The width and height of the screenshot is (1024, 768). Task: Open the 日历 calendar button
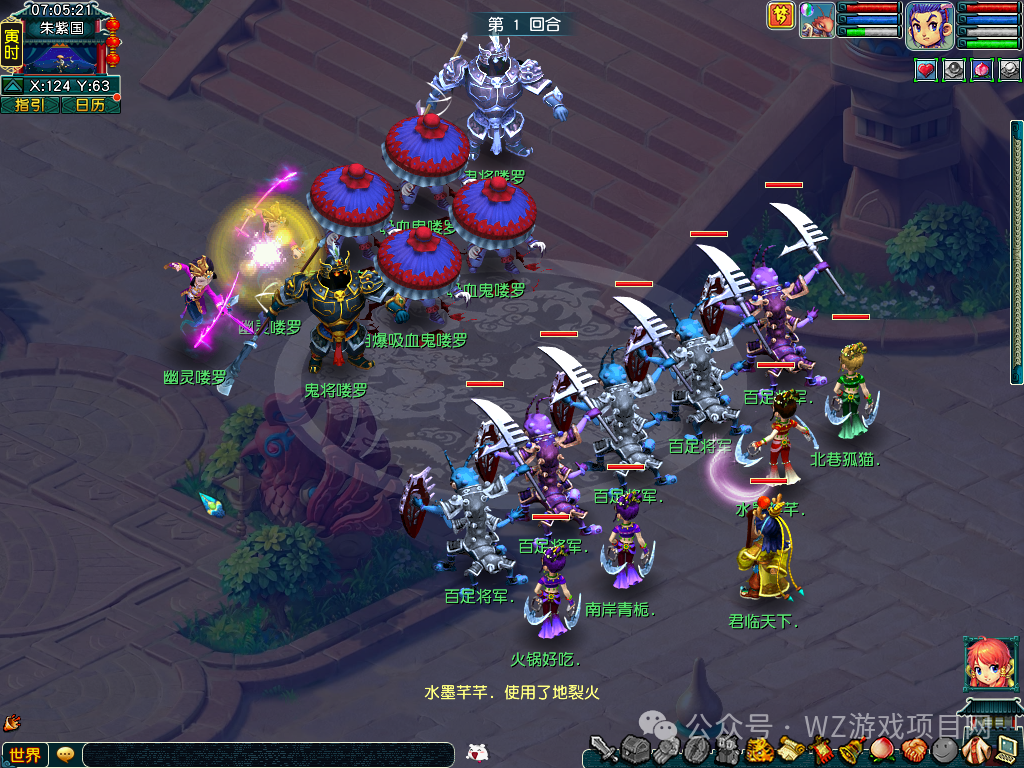click(91, 105)
